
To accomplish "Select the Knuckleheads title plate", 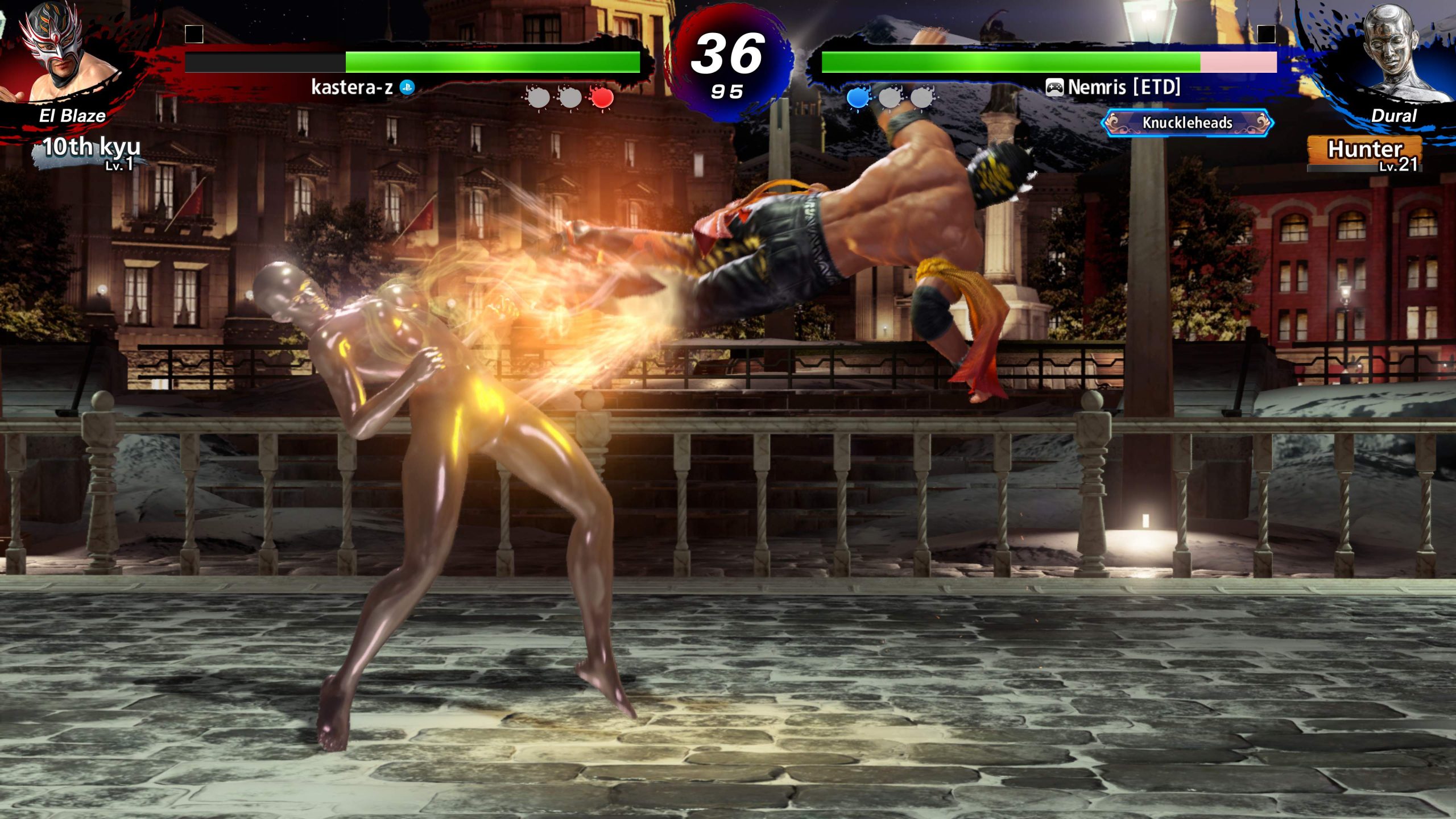I will [x=1187, y=123].
